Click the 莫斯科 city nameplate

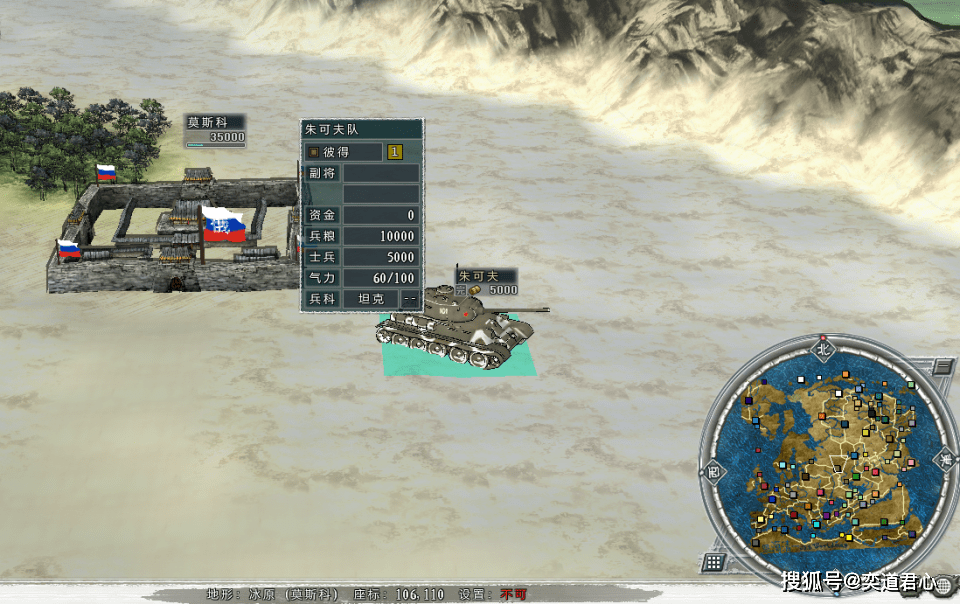pyautogui.click(x=215, y=130)
